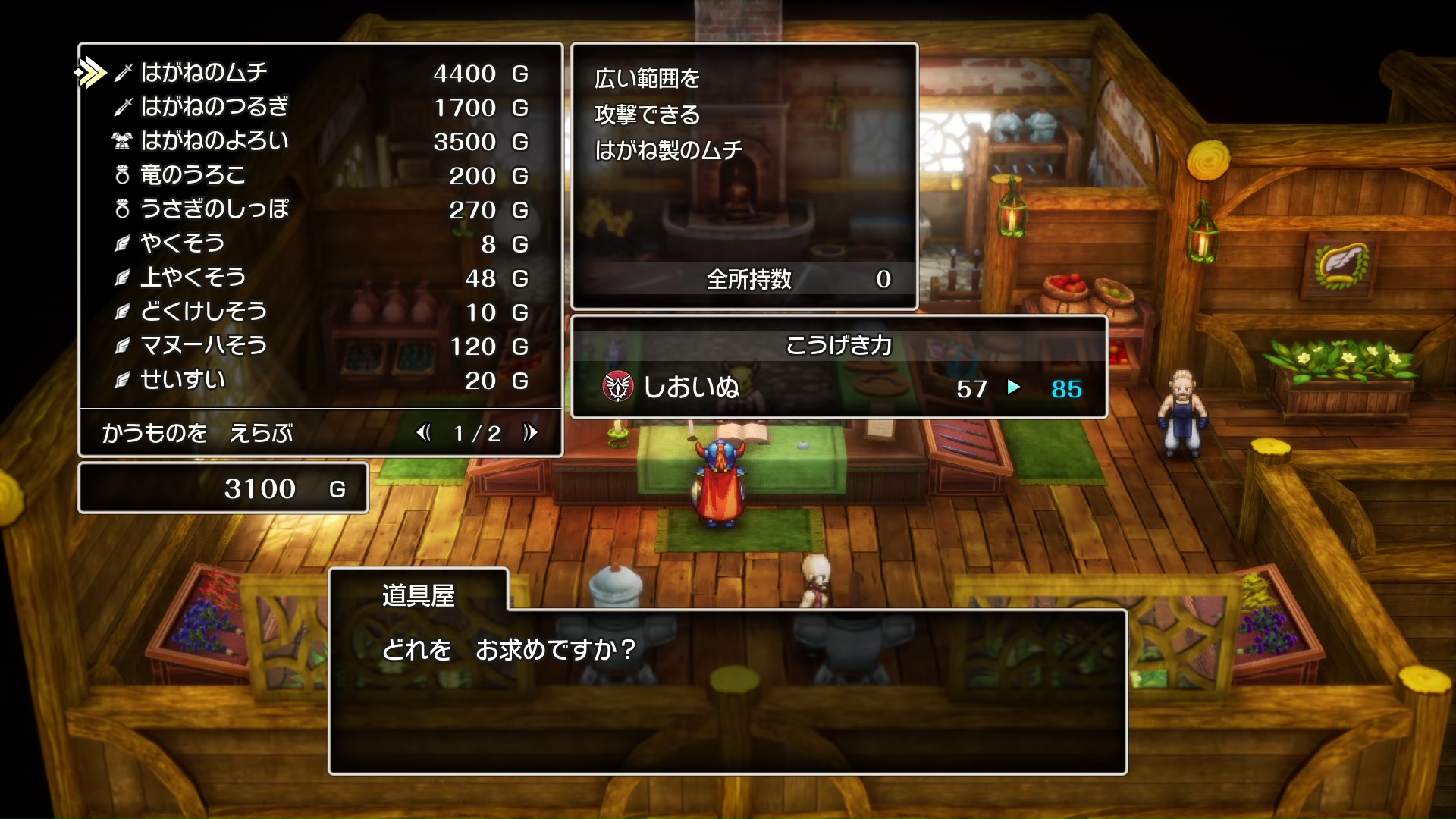Choose マヌーハそう for 120 G
The image size is (1456, 819).
pos(203,346)
